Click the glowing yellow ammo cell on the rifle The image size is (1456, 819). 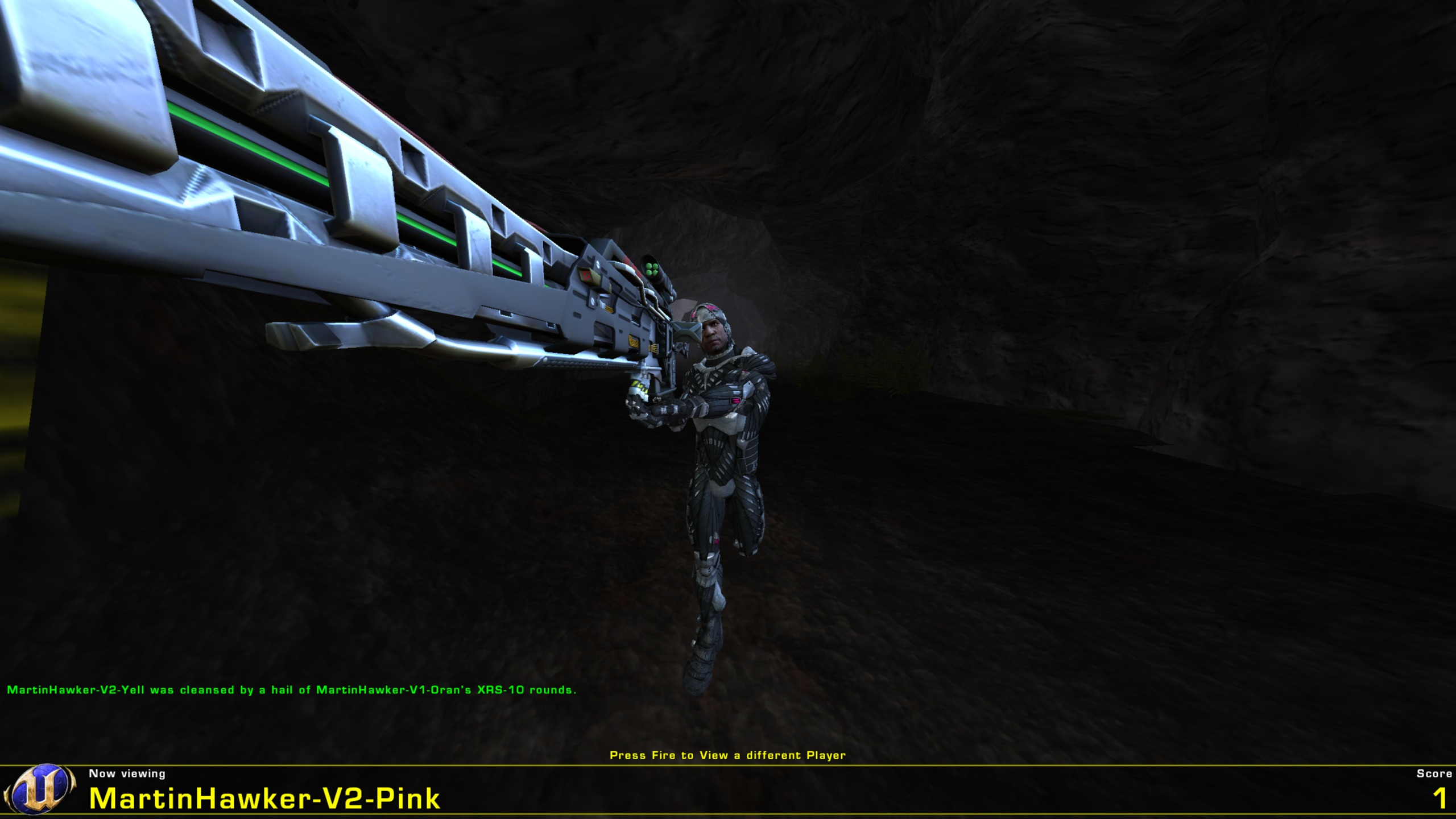[637, 386]
